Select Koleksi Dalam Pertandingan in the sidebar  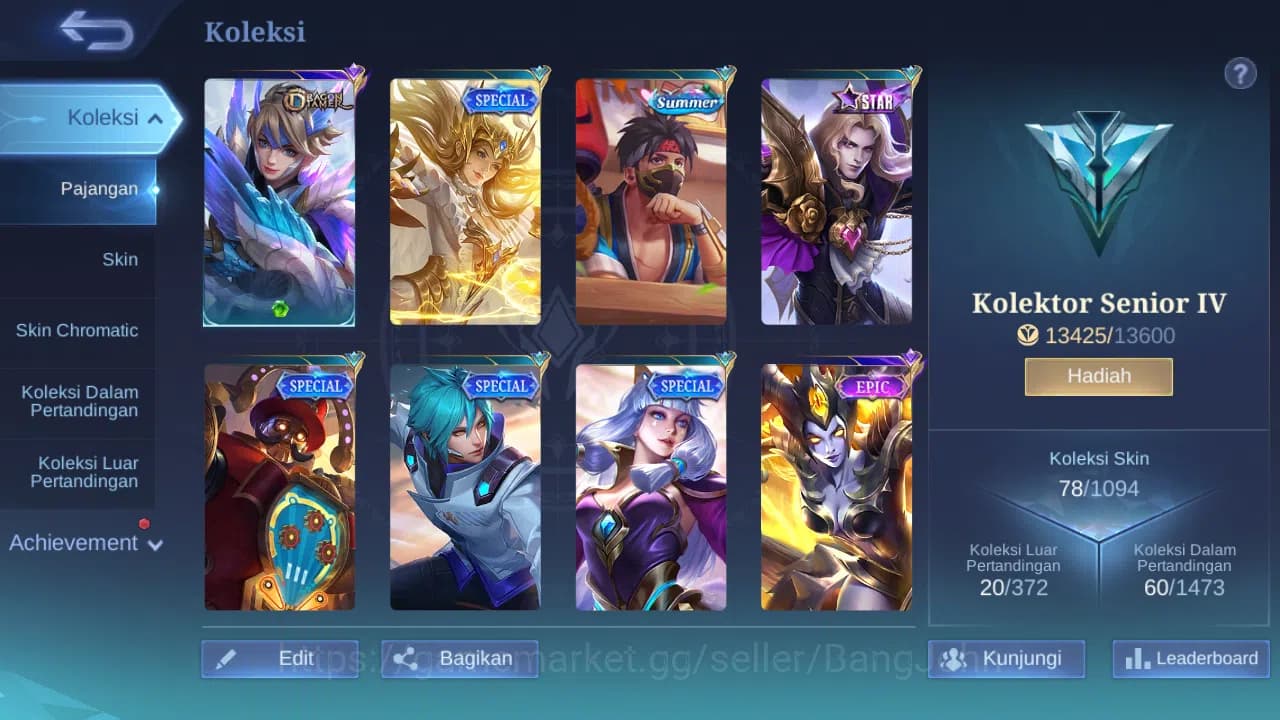click(78, 401)
